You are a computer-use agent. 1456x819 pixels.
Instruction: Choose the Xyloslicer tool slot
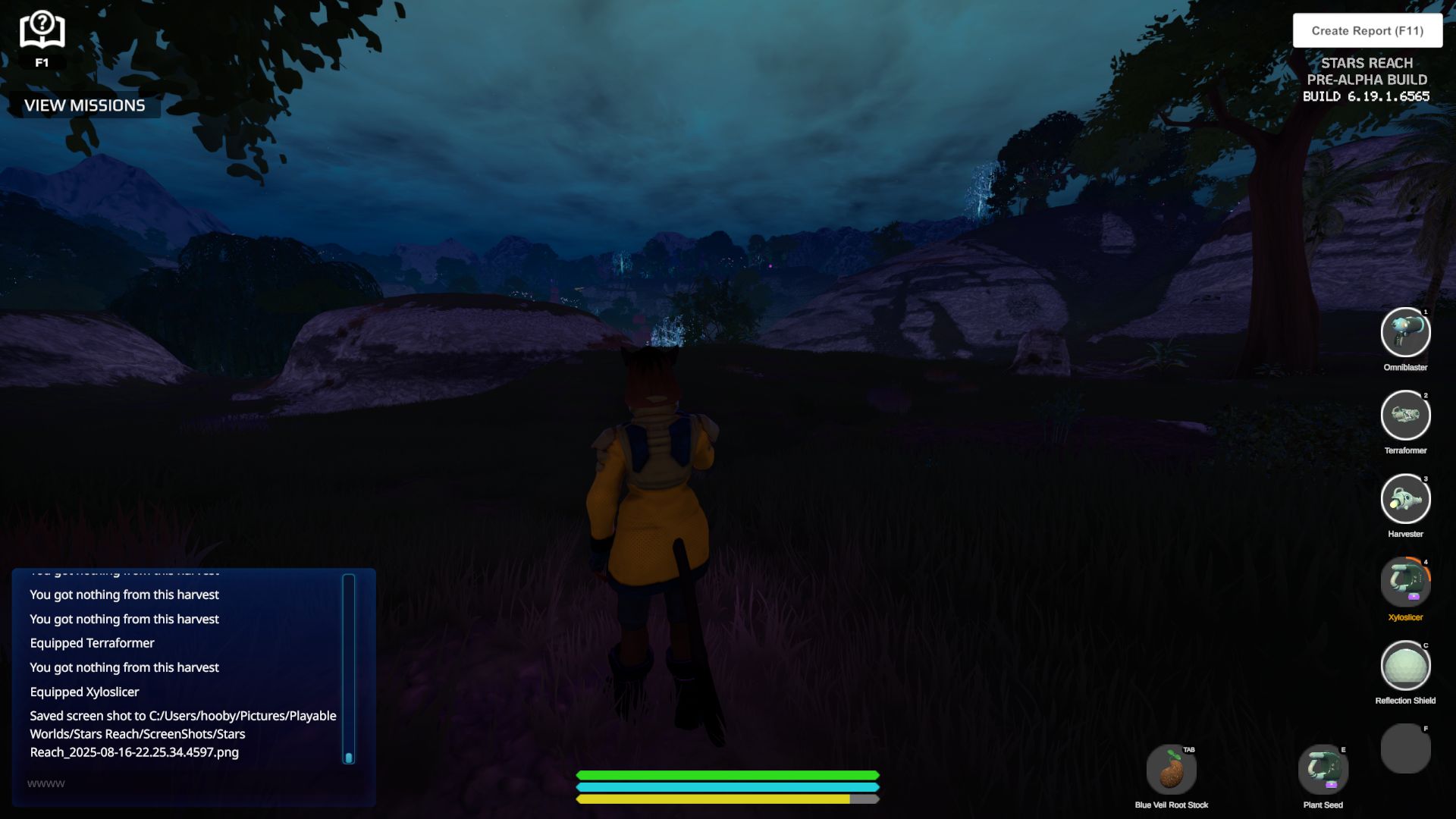[1405, 582]
